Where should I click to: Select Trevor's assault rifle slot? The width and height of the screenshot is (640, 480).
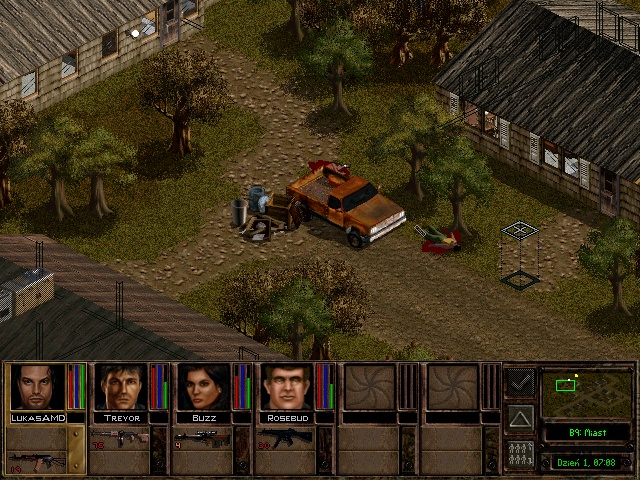120,438
